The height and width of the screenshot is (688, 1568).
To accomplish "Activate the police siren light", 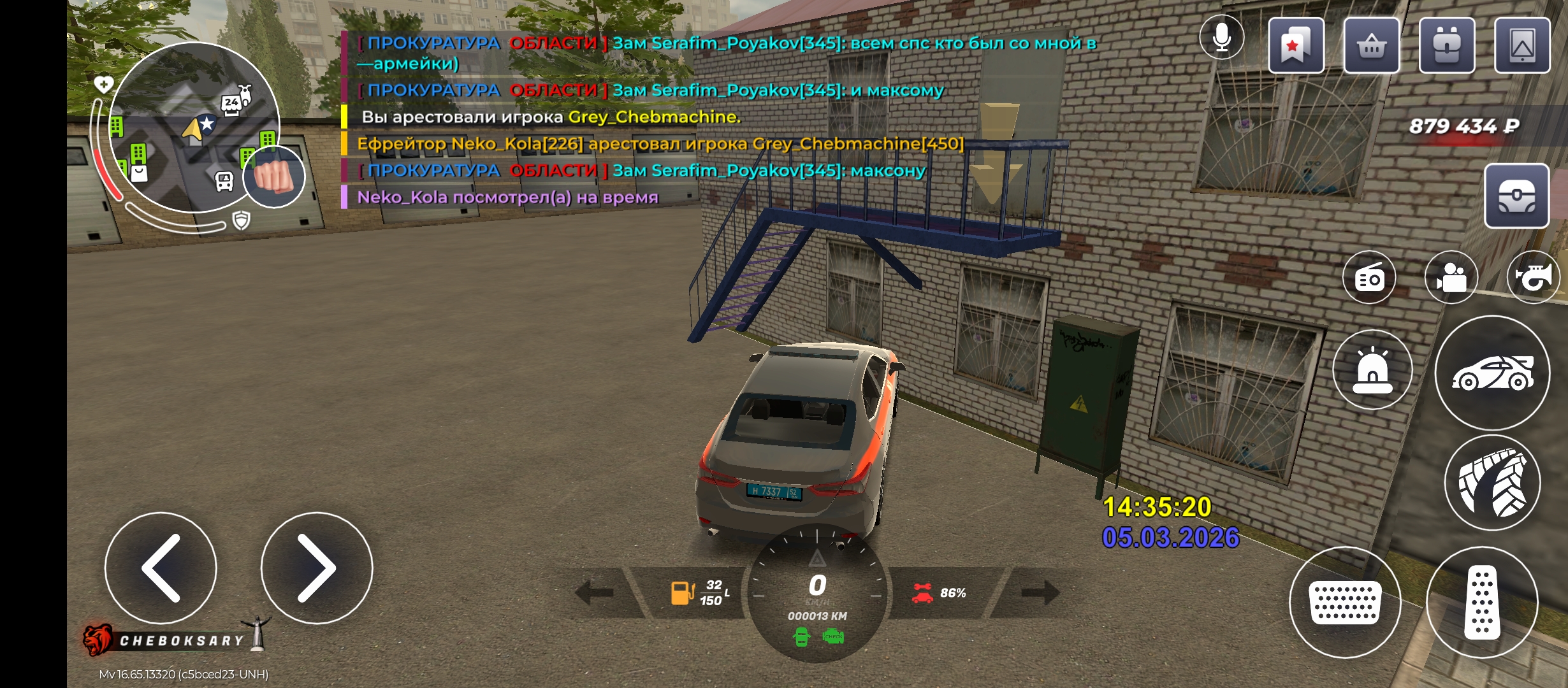I will (1372, 370).
